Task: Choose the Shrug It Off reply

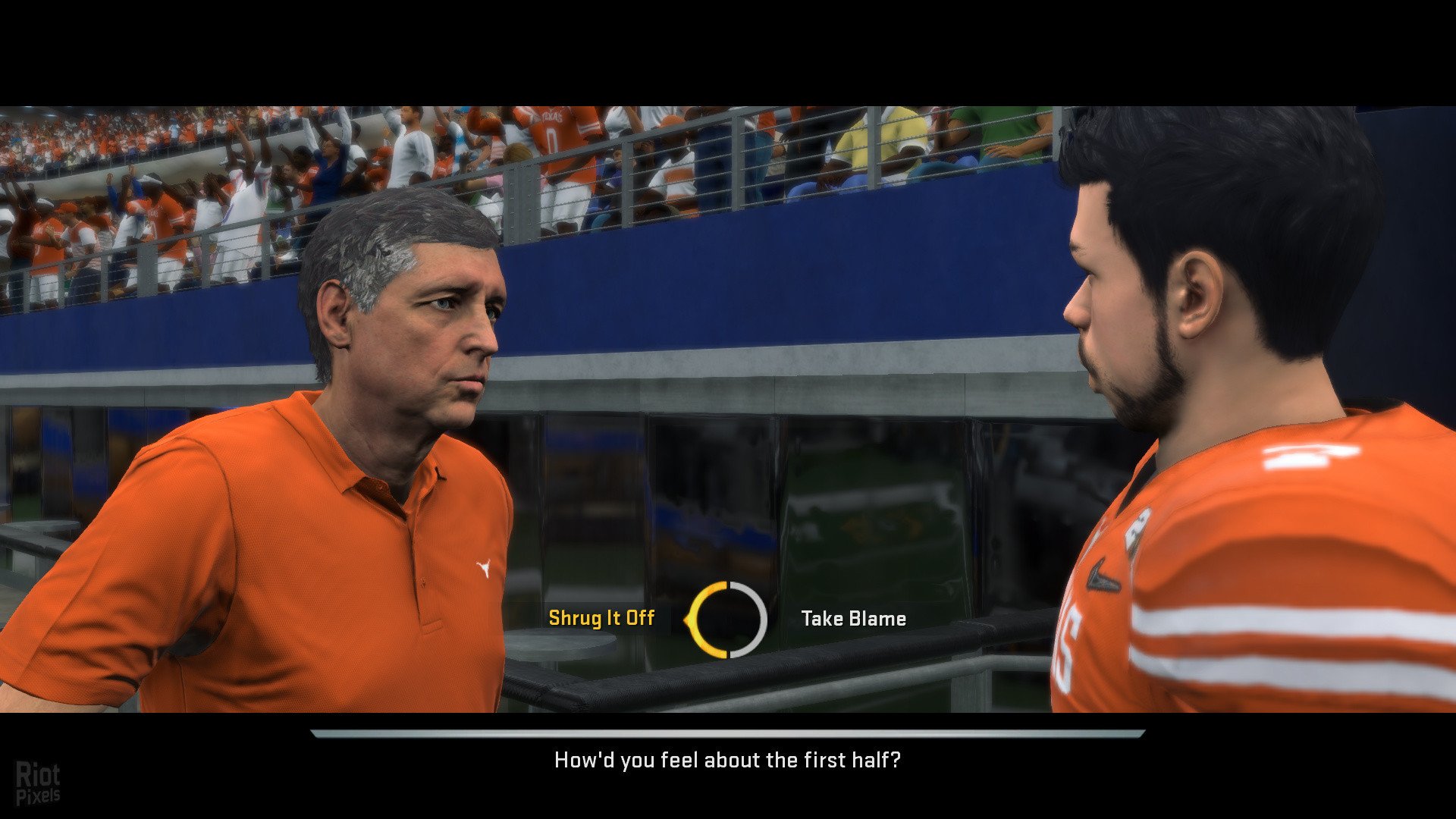Action: (601, 618)
